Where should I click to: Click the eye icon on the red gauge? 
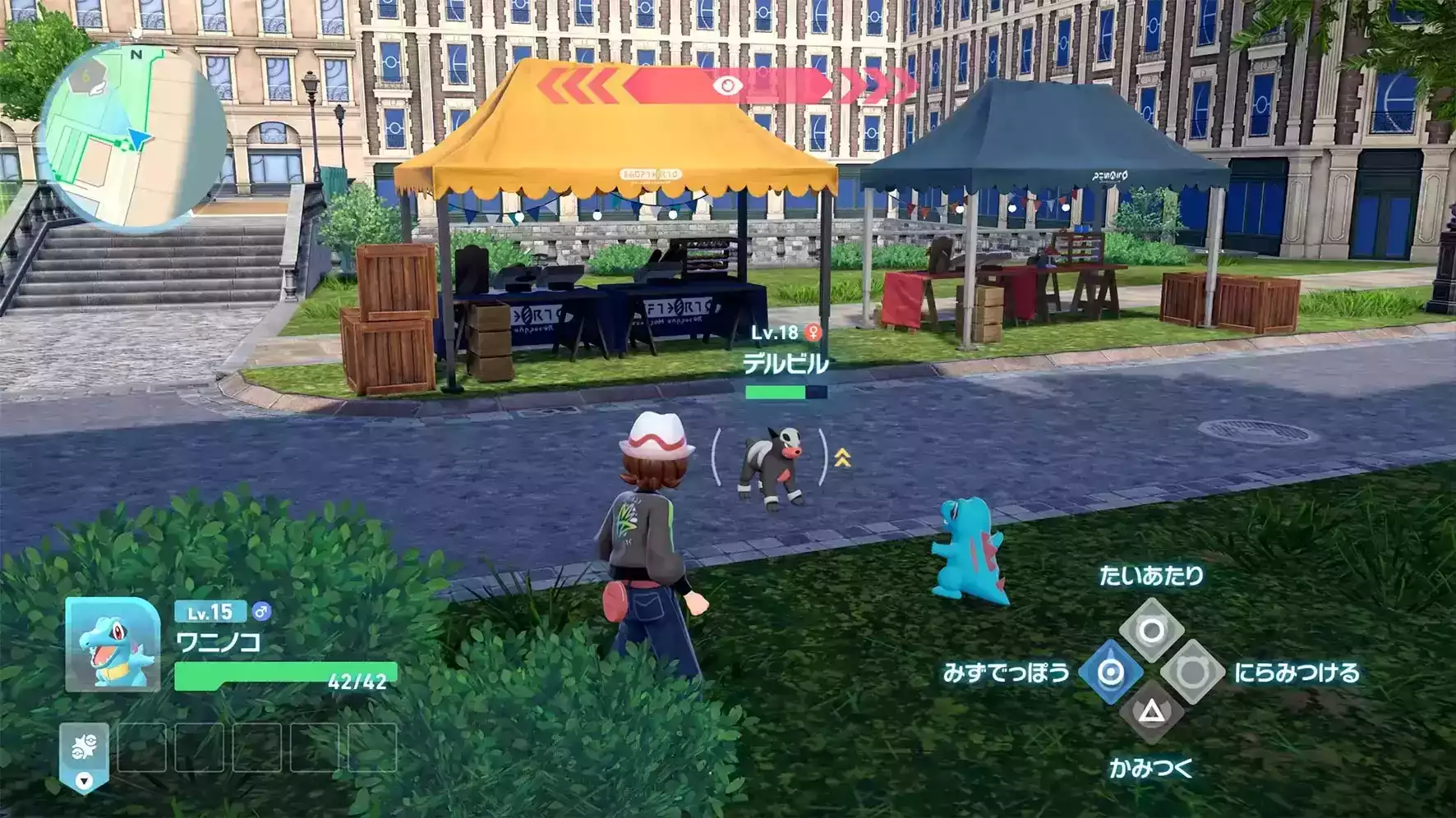point(727,85)
